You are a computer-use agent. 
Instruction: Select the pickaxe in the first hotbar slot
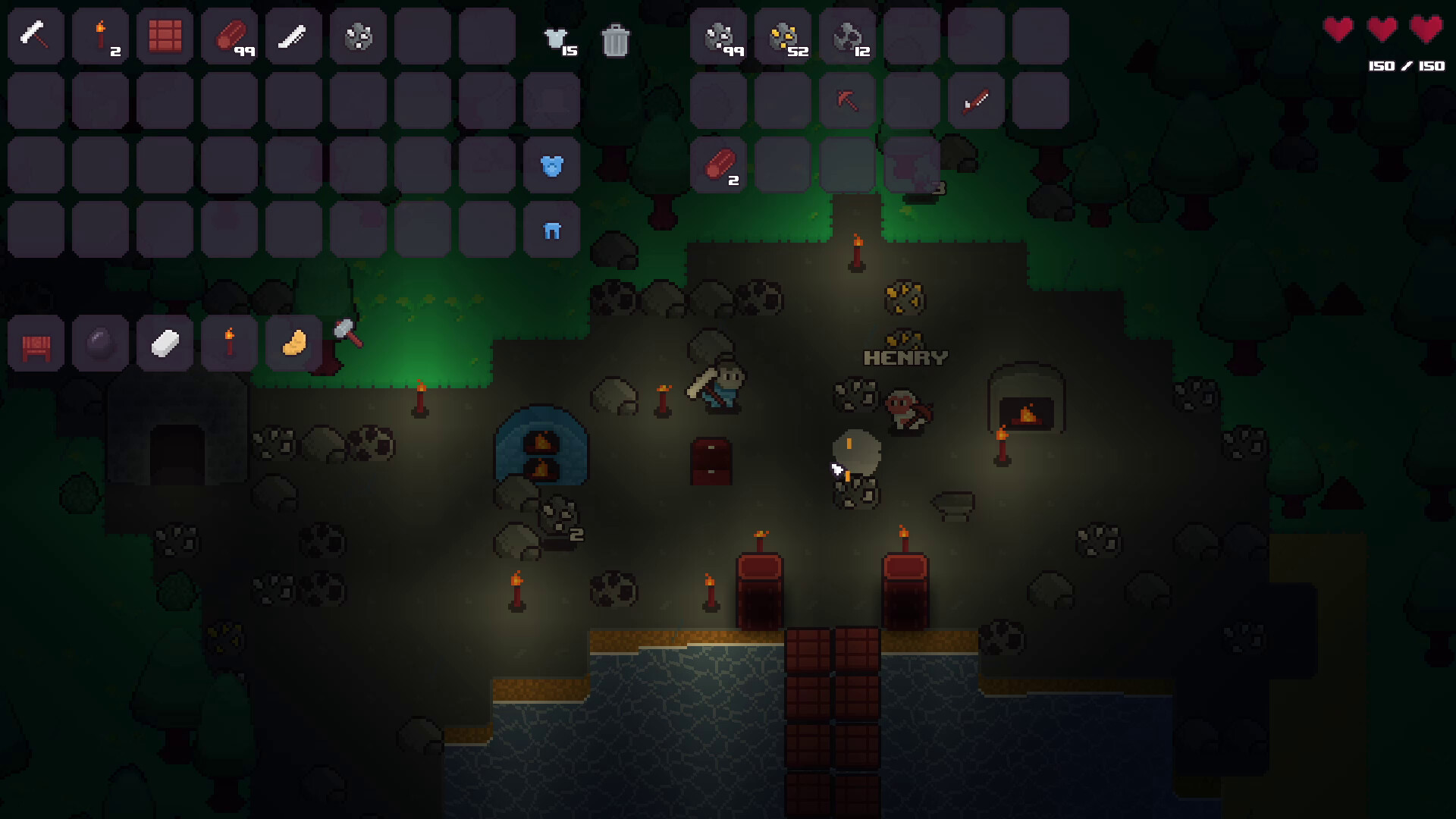tap(36, 36)
